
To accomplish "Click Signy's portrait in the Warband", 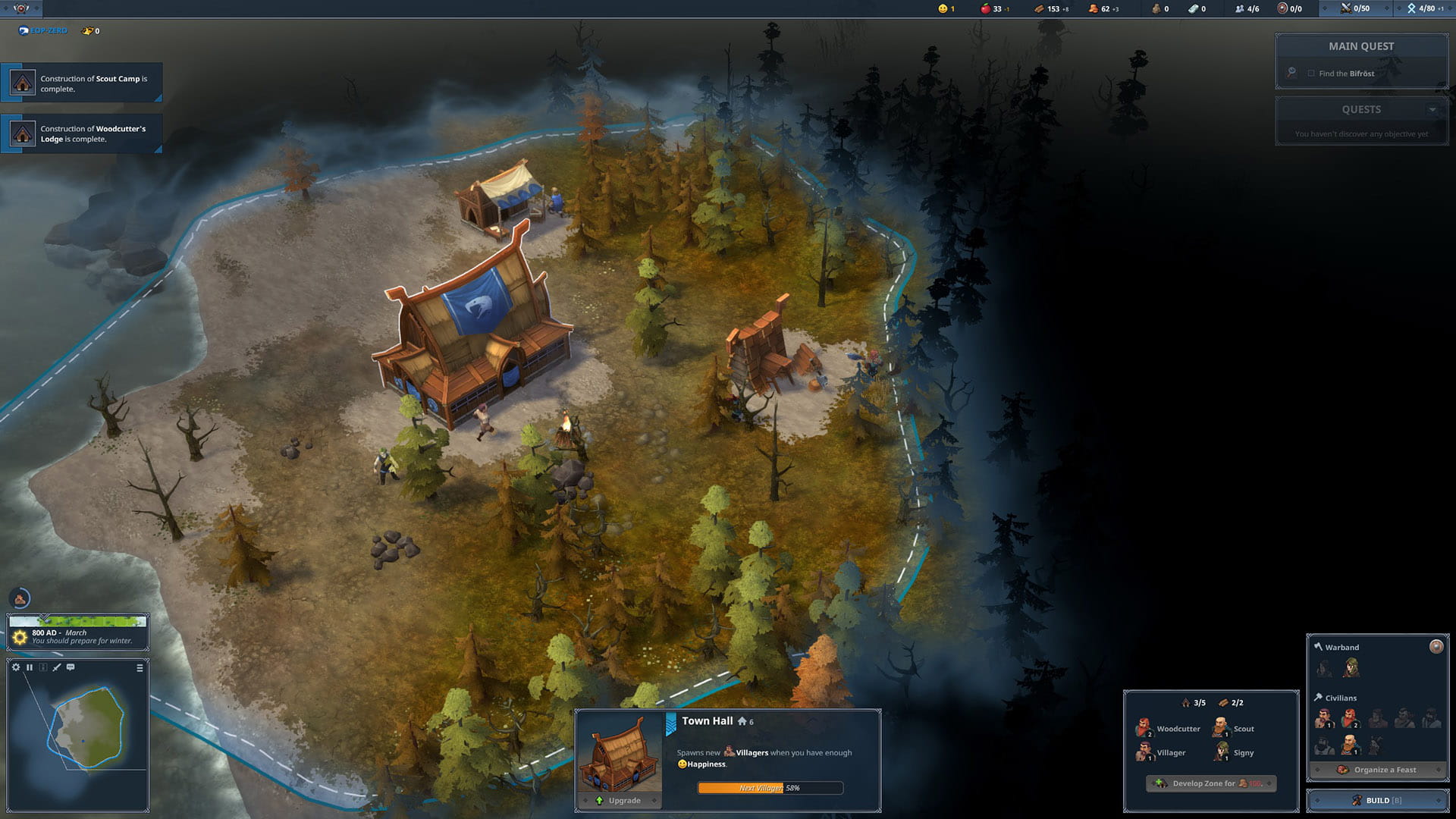I will click(x=1350, y=668).
